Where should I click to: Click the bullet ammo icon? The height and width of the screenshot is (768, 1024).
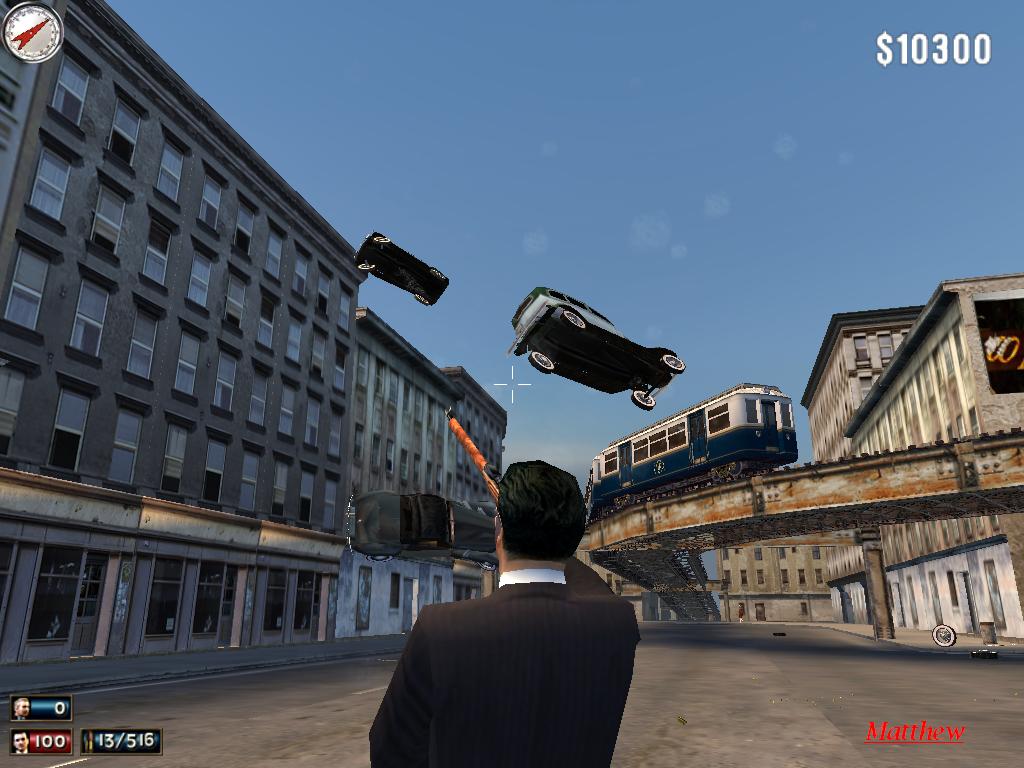click(91, 741)
